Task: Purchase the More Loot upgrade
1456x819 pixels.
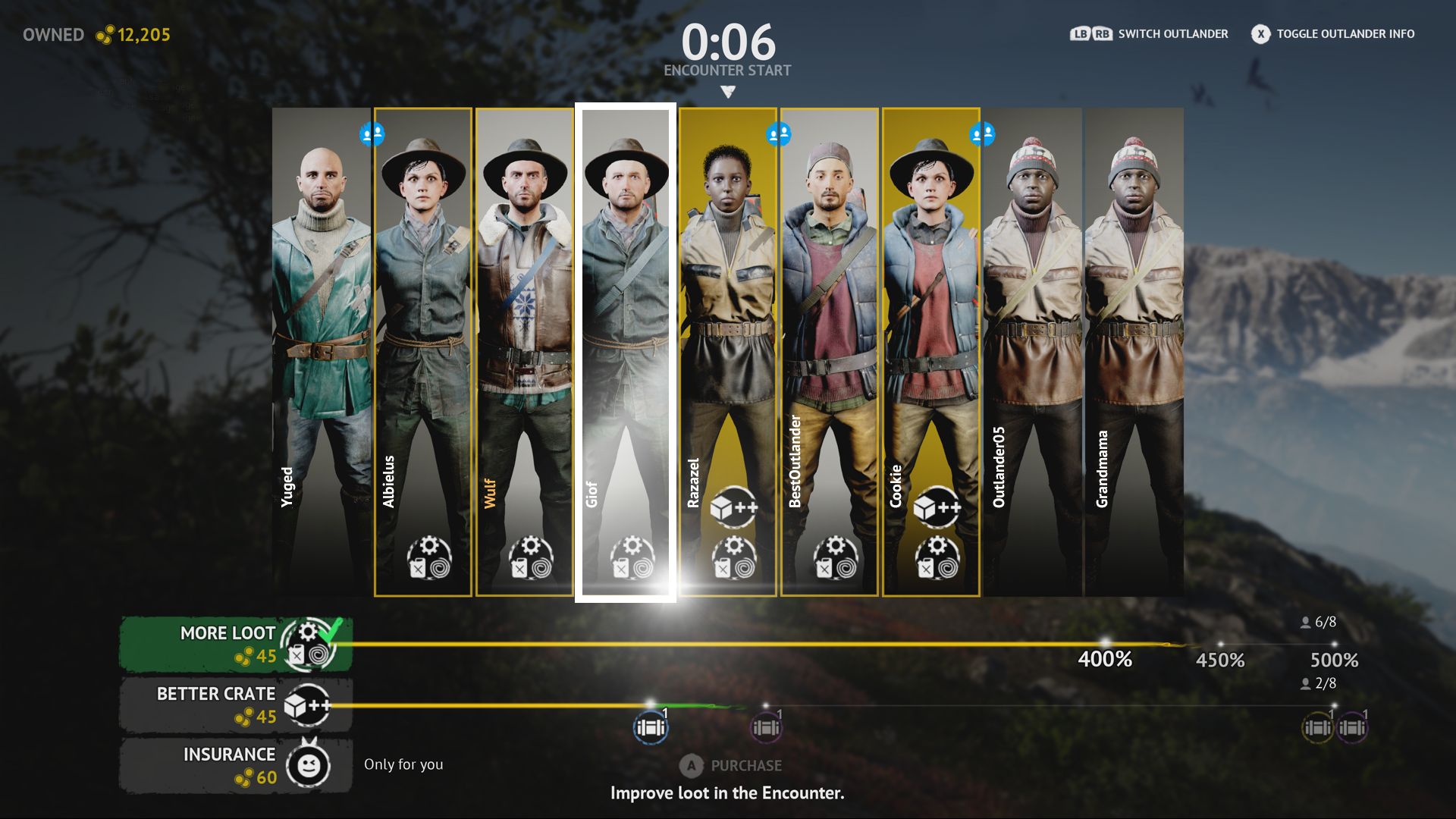Action: point(235,644)
